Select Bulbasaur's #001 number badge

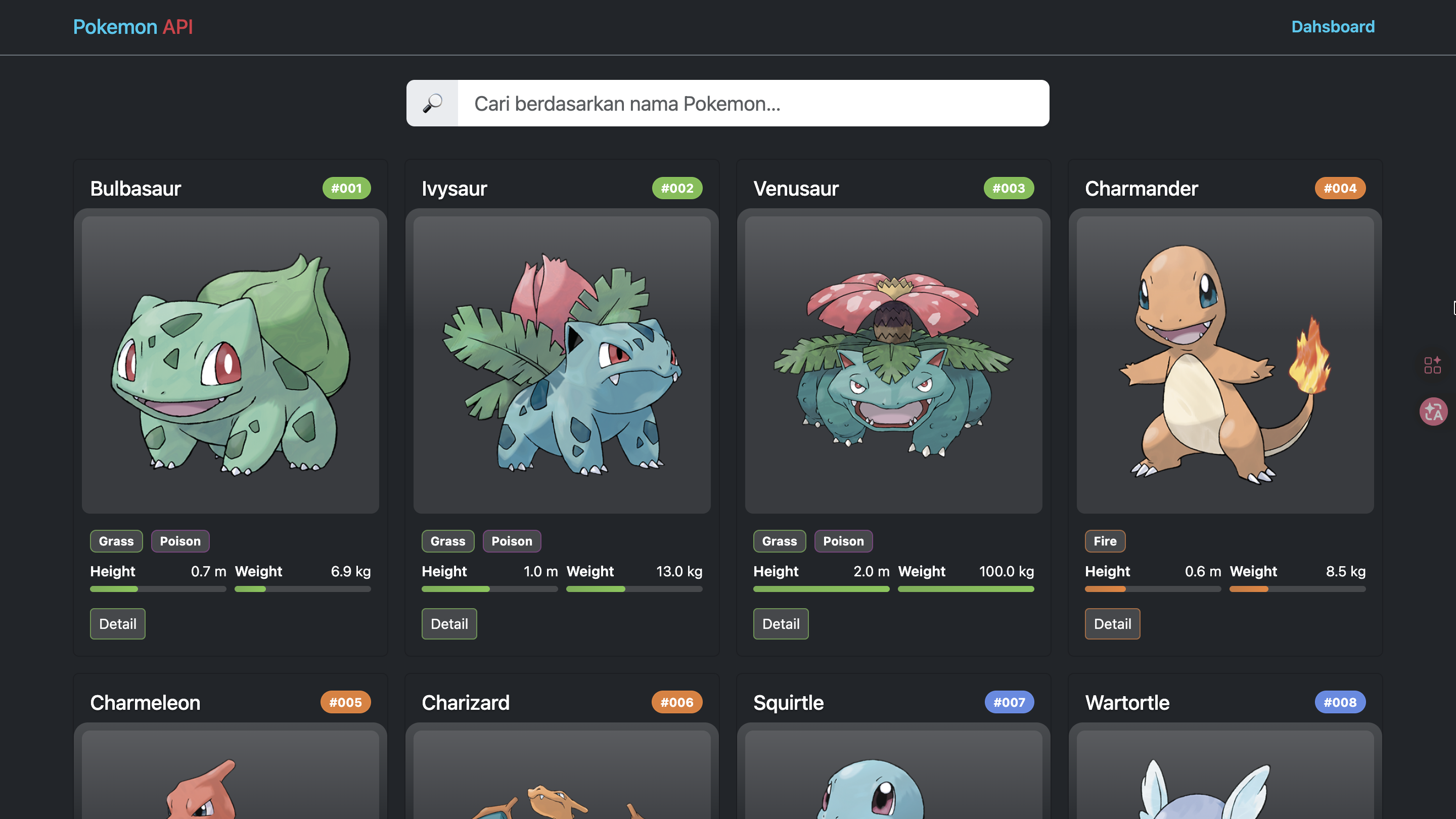point(346,188)
